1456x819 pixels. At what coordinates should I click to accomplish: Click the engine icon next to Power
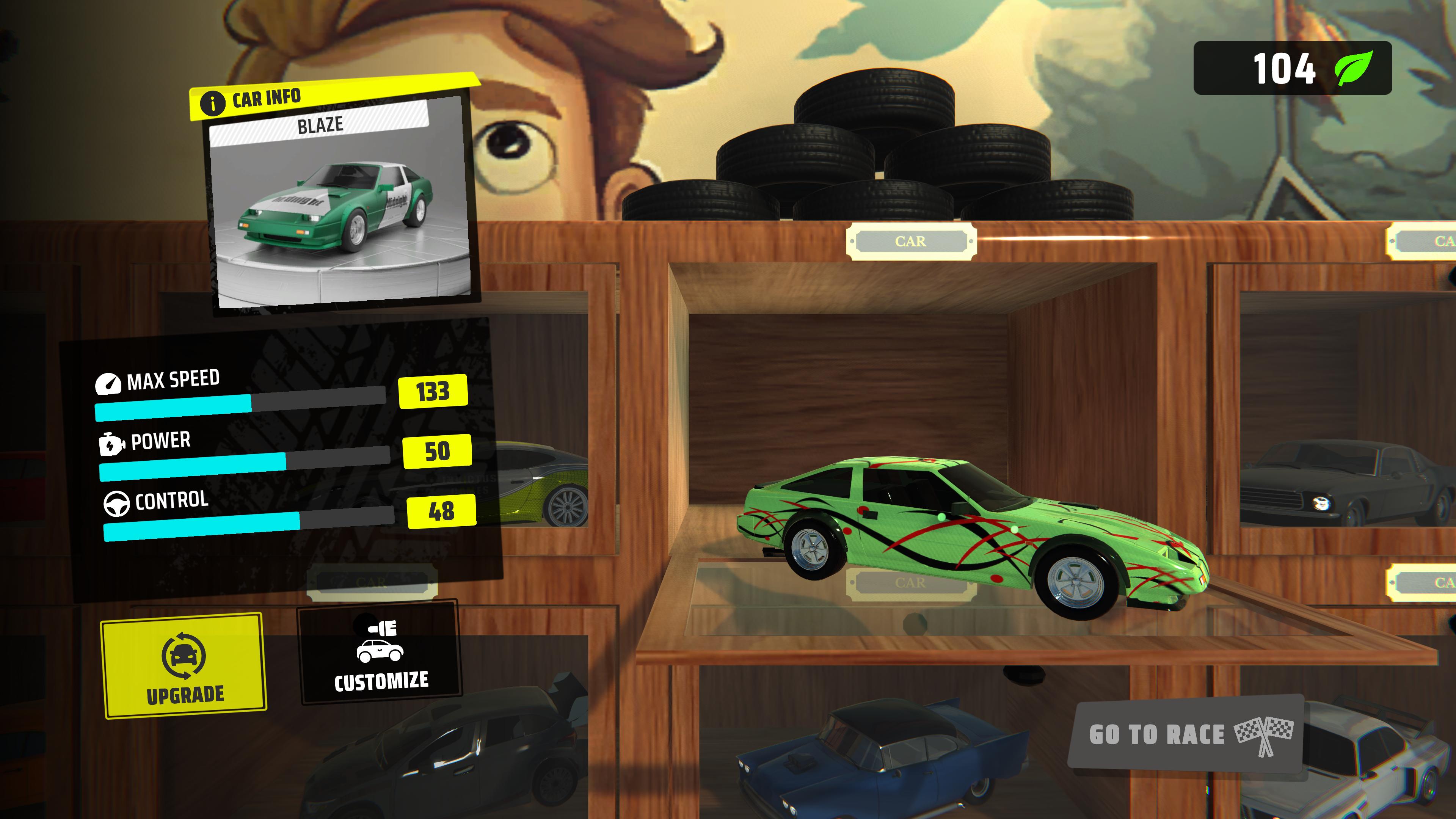[x=111, y=444]
